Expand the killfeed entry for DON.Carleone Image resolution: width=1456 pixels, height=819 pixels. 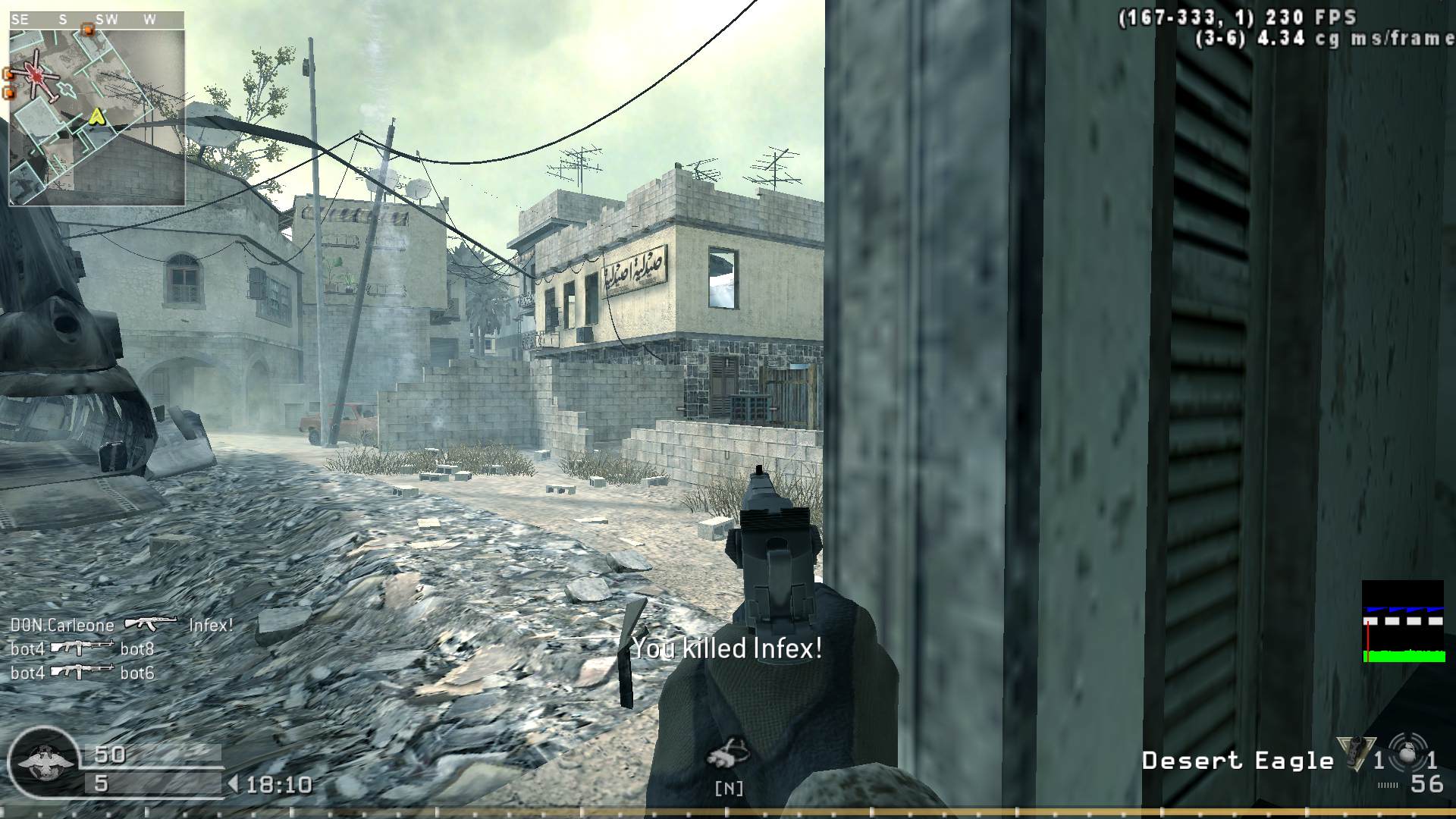point(61,624)
